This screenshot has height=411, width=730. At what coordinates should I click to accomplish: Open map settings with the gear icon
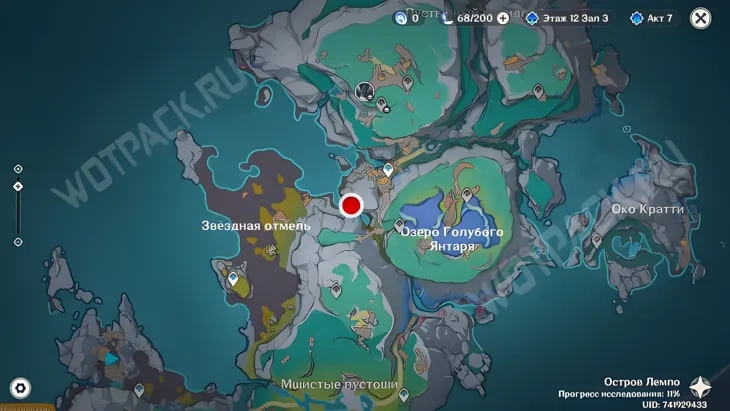(20, 388)
